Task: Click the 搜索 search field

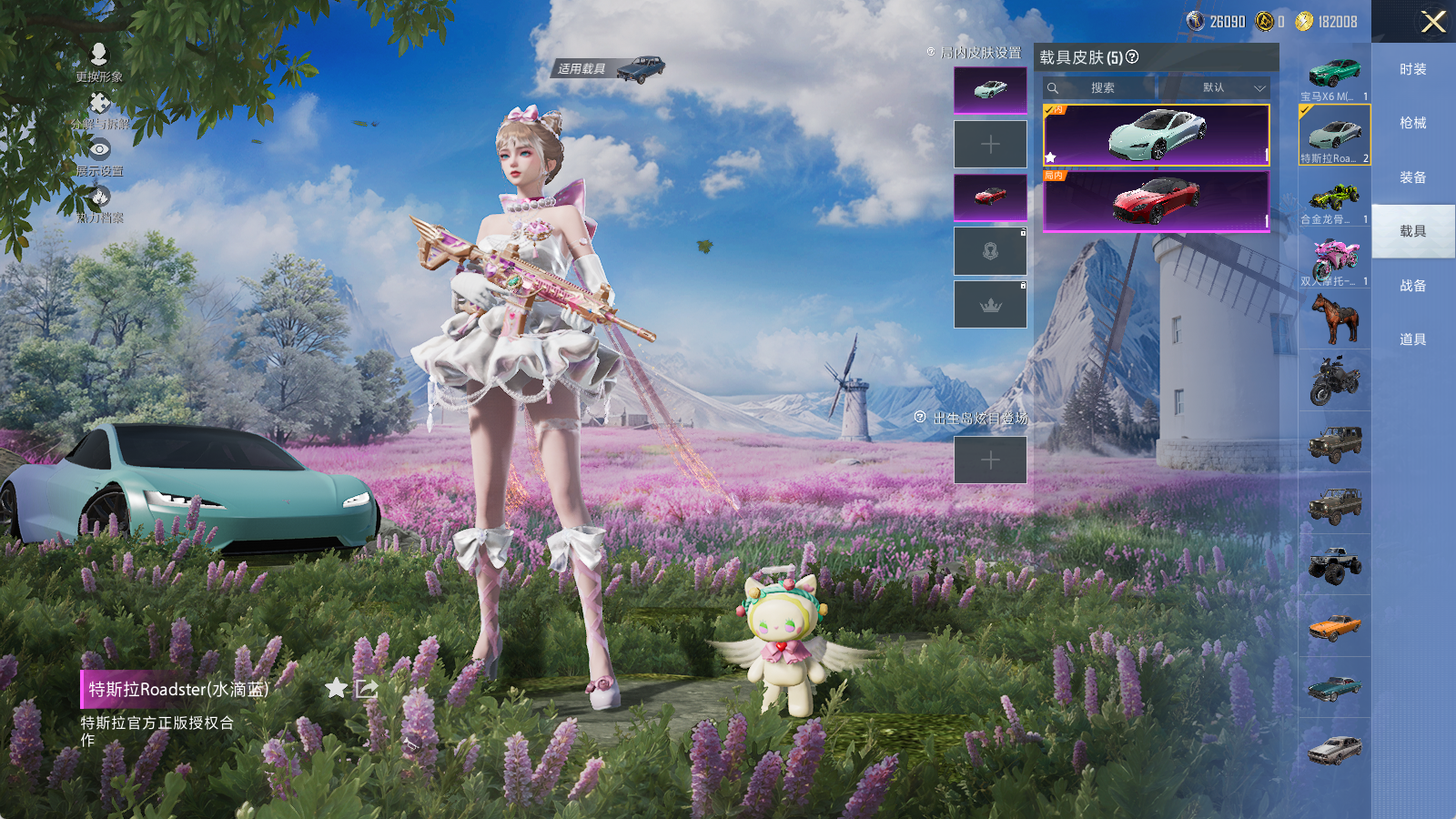Action: 1103,88
